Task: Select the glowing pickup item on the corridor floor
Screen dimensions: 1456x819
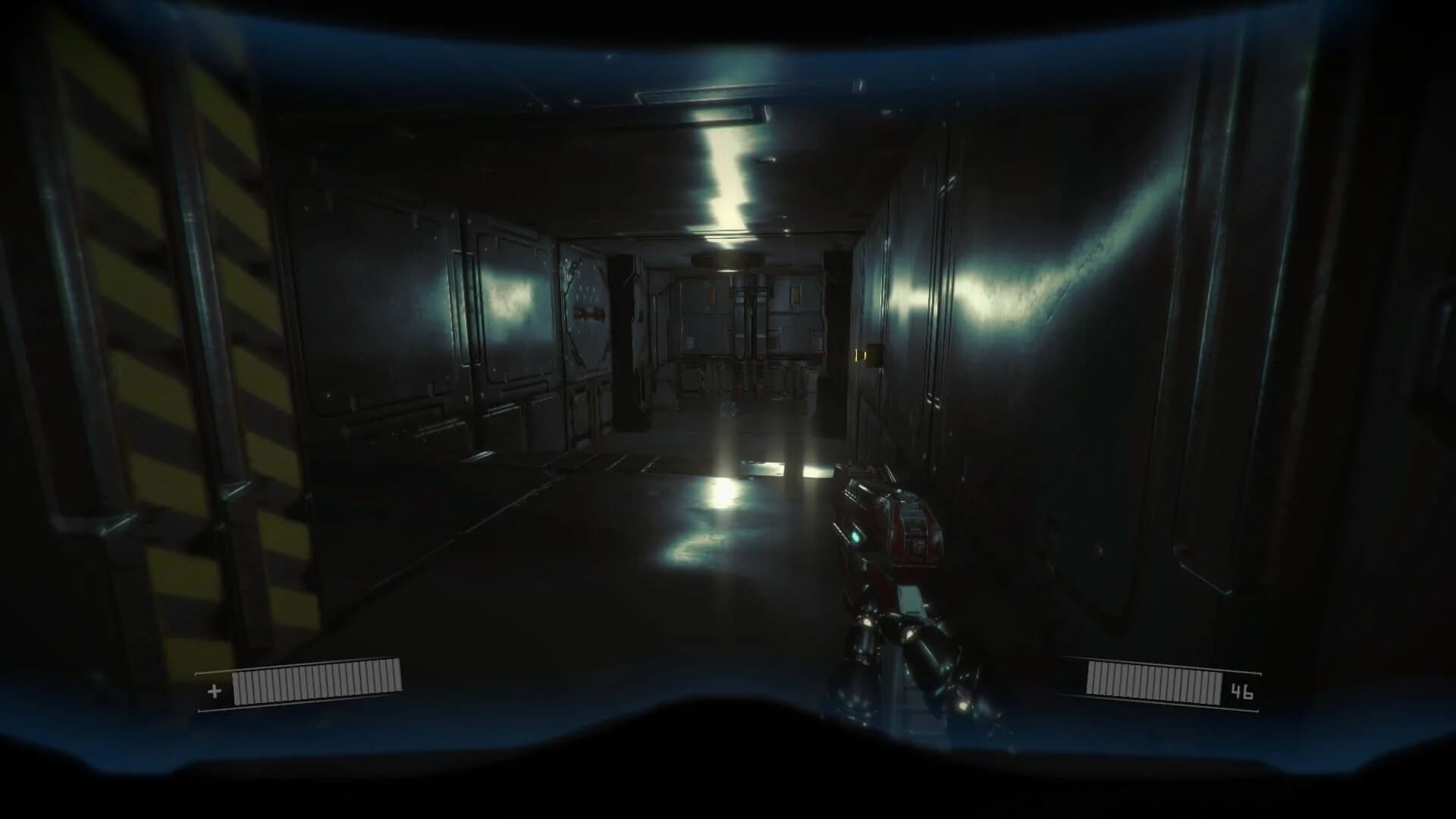Action: 729,409
